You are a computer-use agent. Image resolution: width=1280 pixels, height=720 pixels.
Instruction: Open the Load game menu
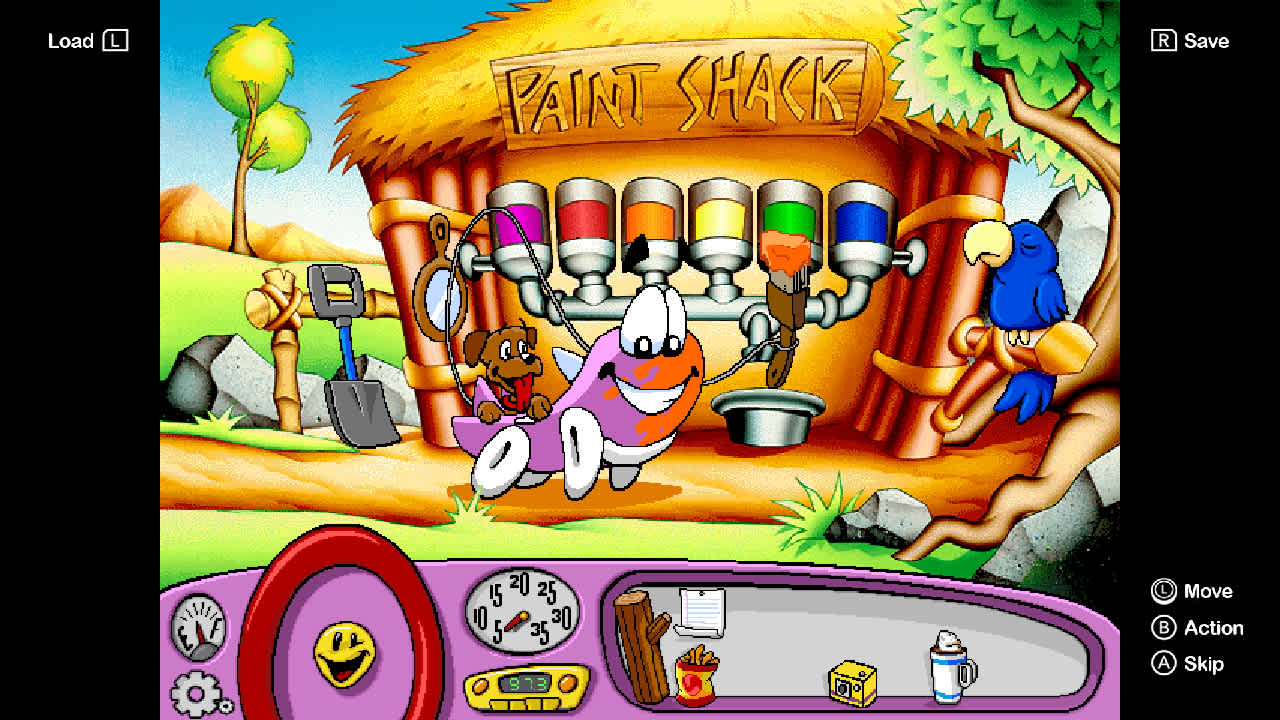(x=86, y=41)
